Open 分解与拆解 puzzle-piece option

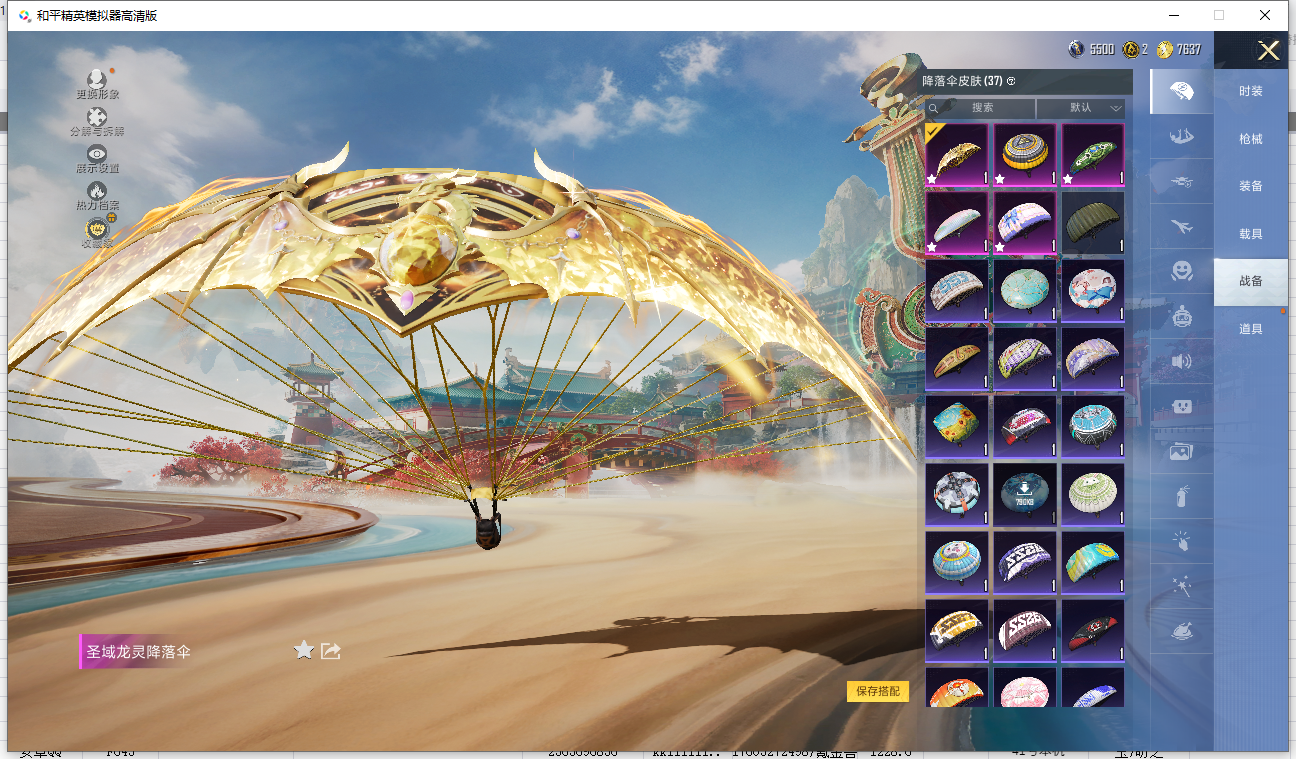[97, 120]
